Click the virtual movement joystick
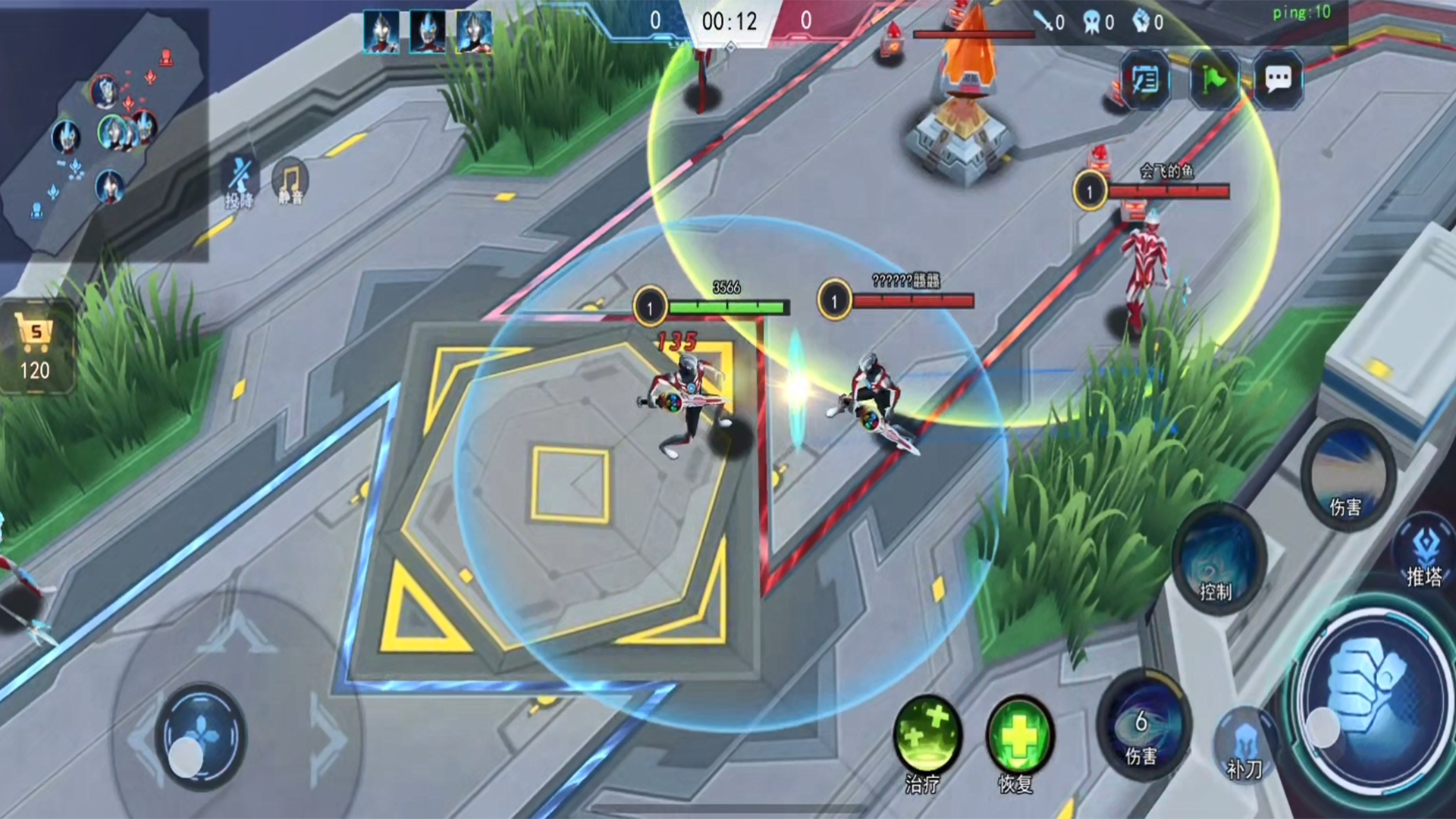This screenshot has width=1456, height=819. tap(200, 737)
